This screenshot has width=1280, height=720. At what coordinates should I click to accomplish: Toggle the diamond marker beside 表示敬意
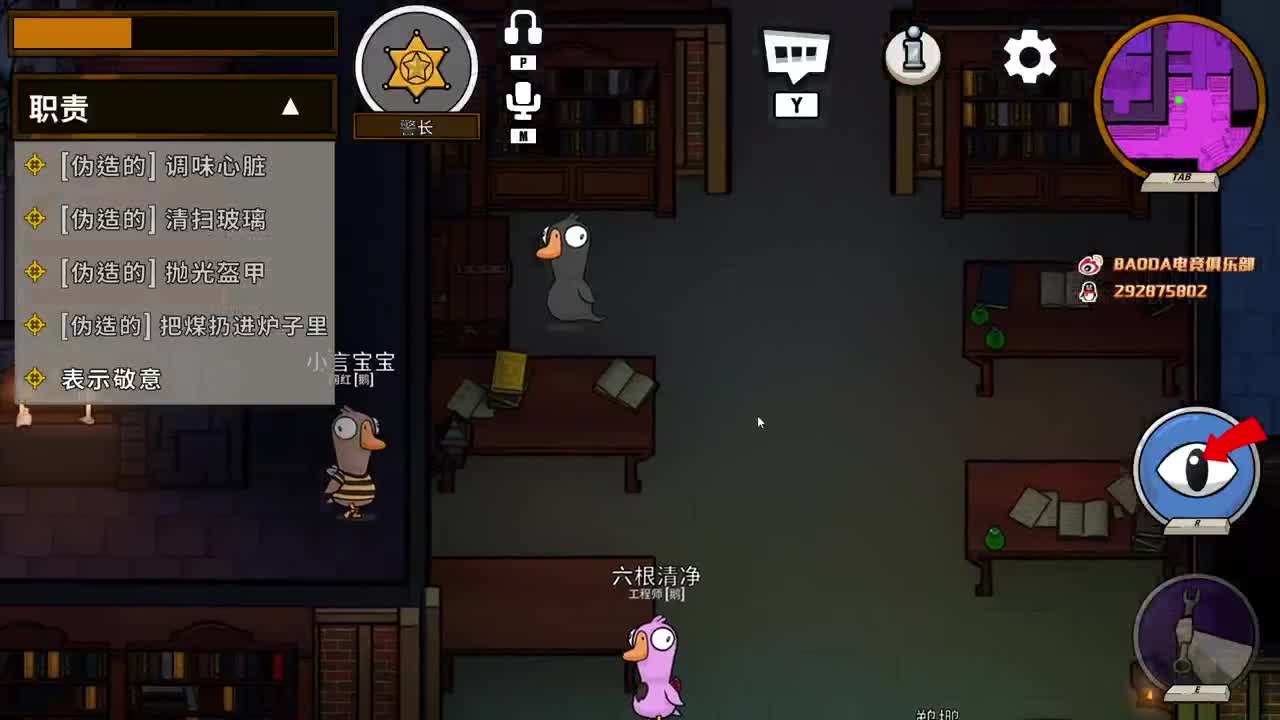[x=37, y=379]
